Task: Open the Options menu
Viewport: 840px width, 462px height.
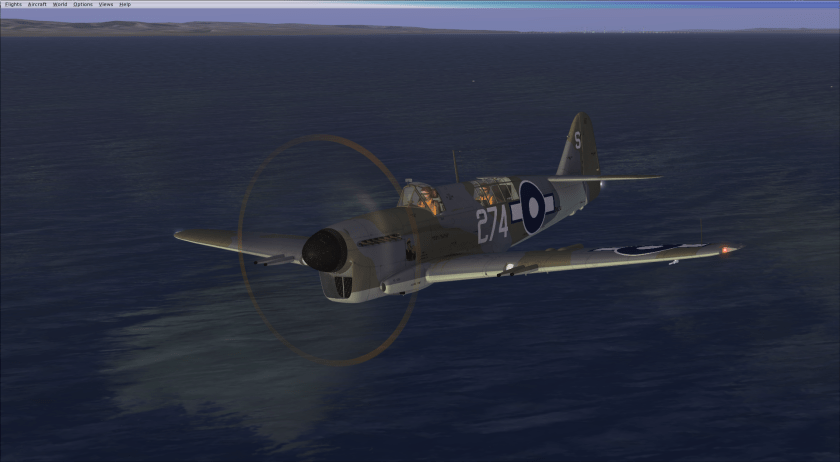Action: click(82, 4)
